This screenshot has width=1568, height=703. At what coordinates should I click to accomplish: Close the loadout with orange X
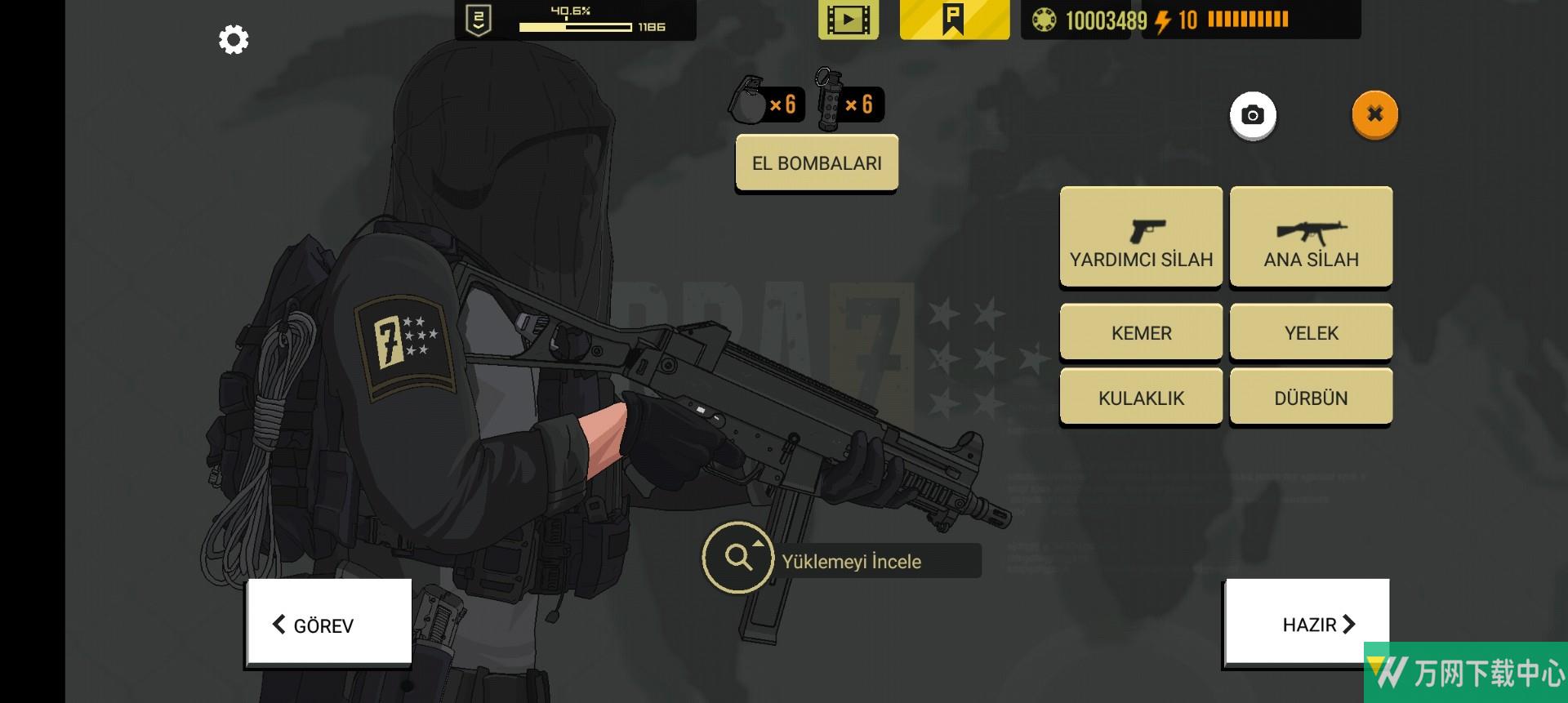1375,114
